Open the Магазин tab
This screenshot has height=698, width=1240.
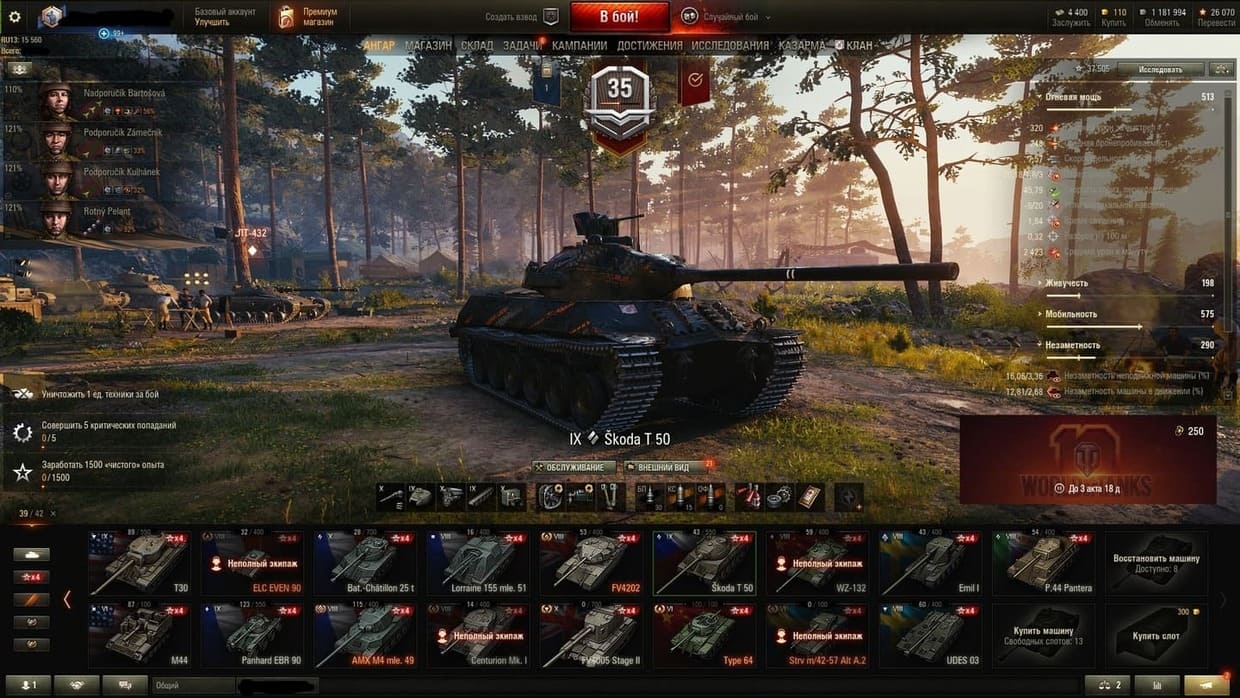tap(428, 46)
